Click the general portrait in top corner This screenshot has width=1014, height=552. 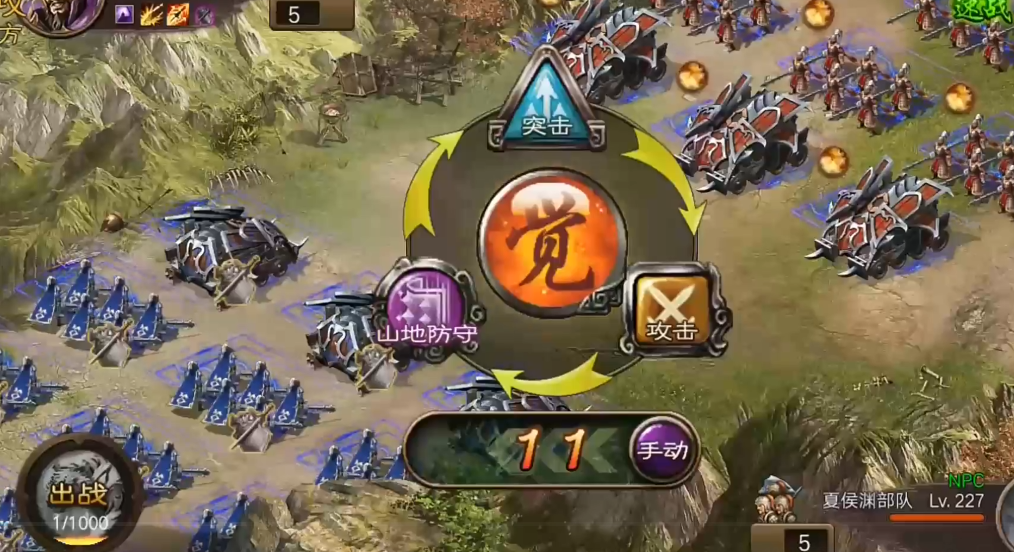[x=62, y=14]
